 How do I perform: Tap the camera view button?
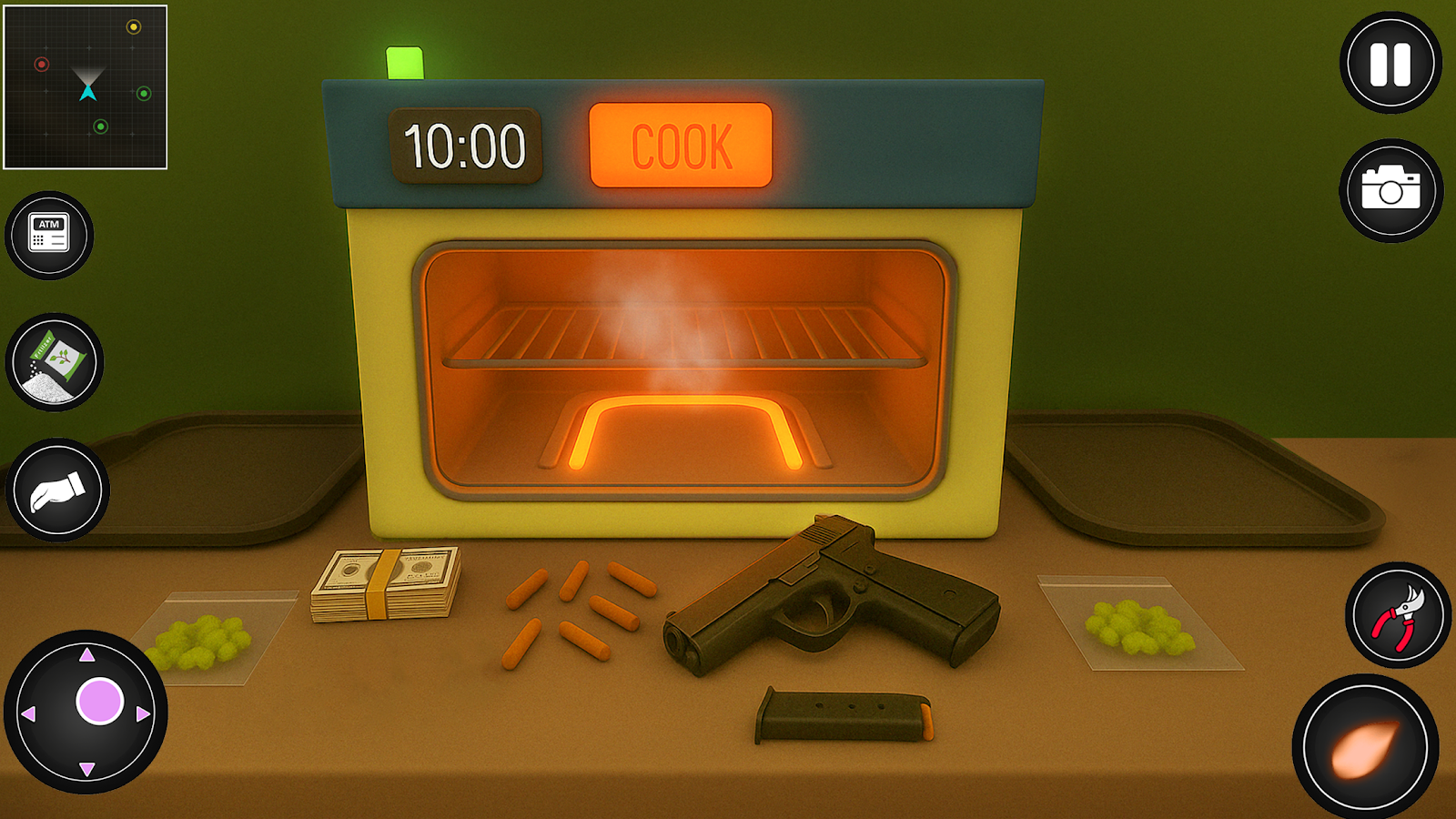[1390, 190]
